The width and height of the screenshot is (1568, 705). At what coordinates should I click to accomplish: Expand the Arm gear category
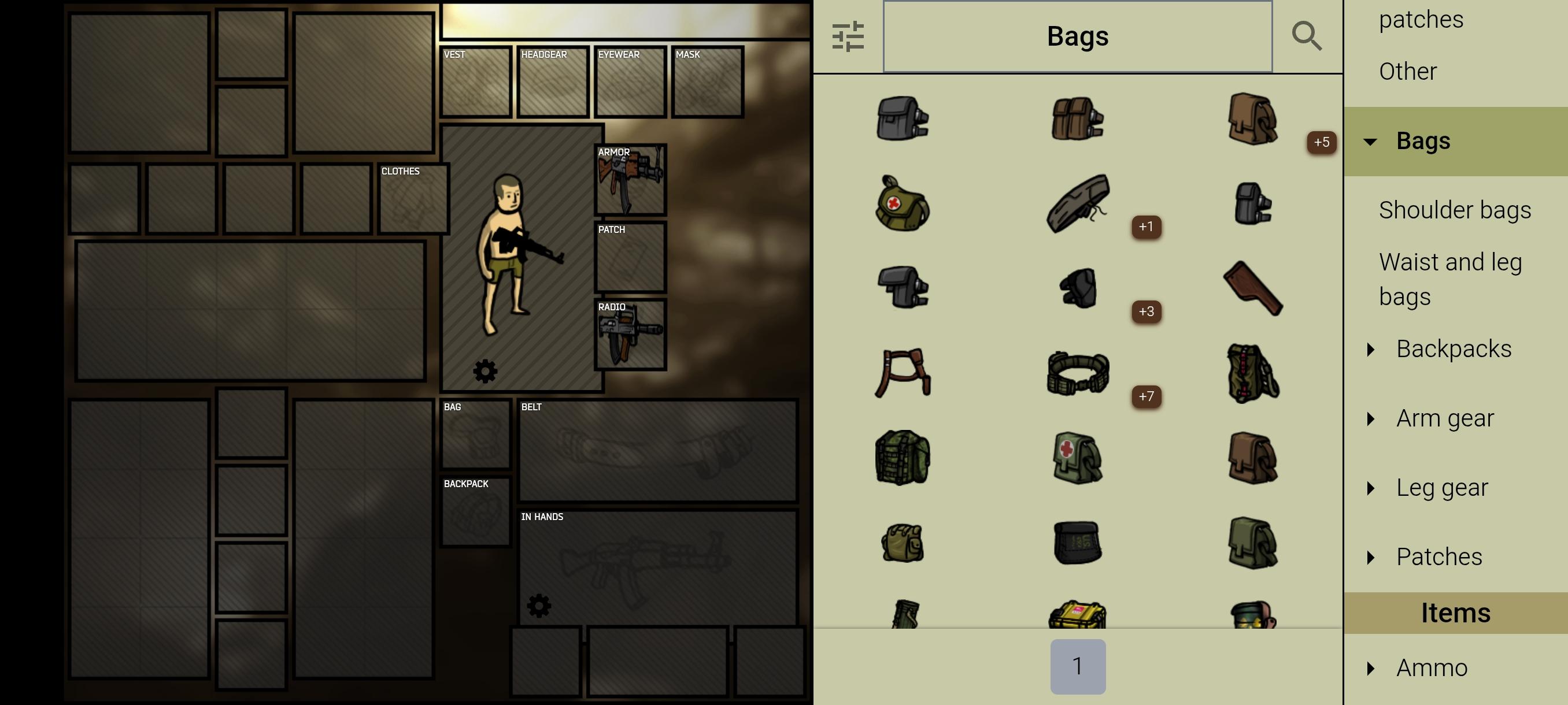pyautogui.click(x=1446, y=418)
